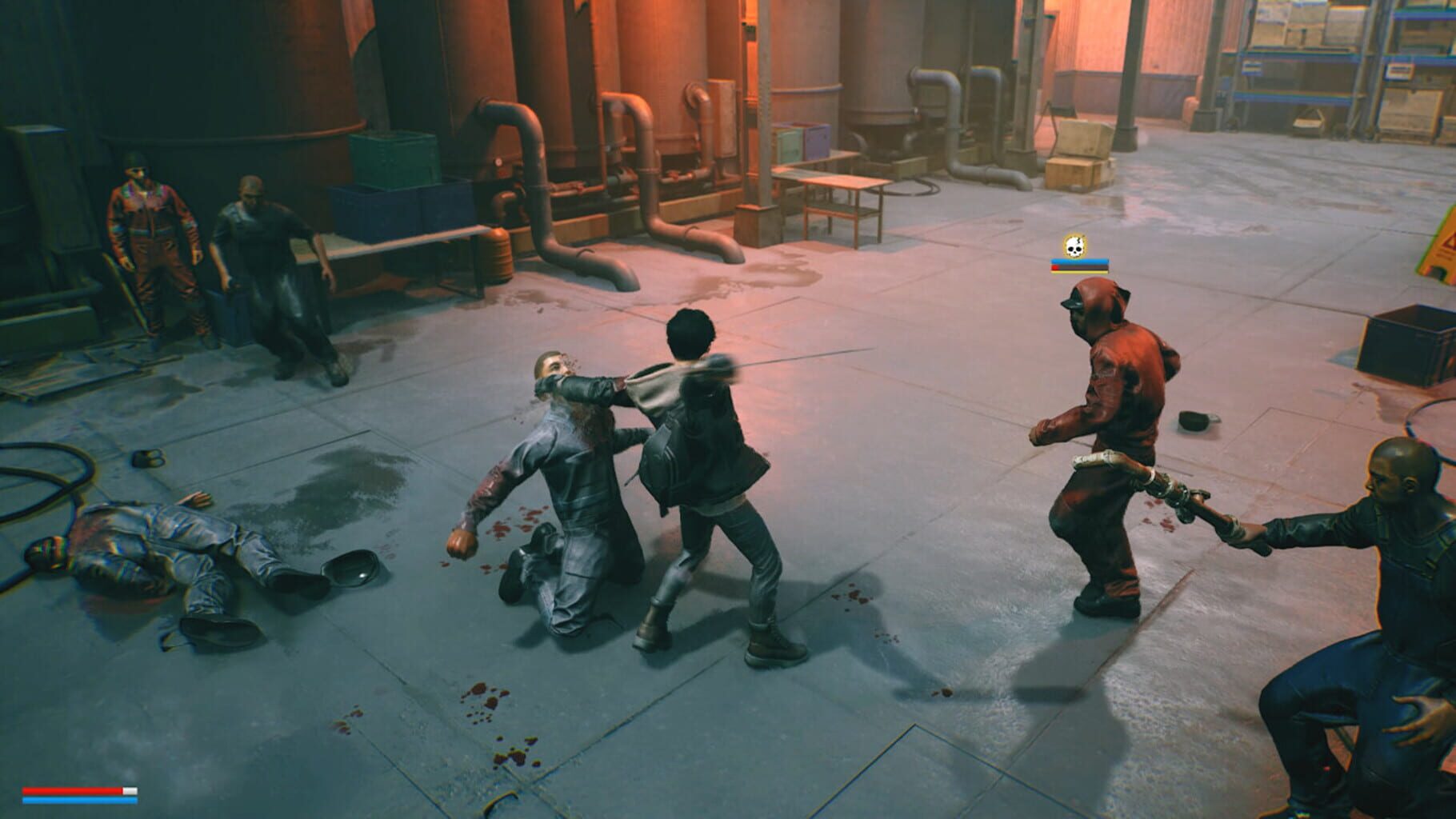Click the cracked skull stun icon above enemy

pos(1074,246)
